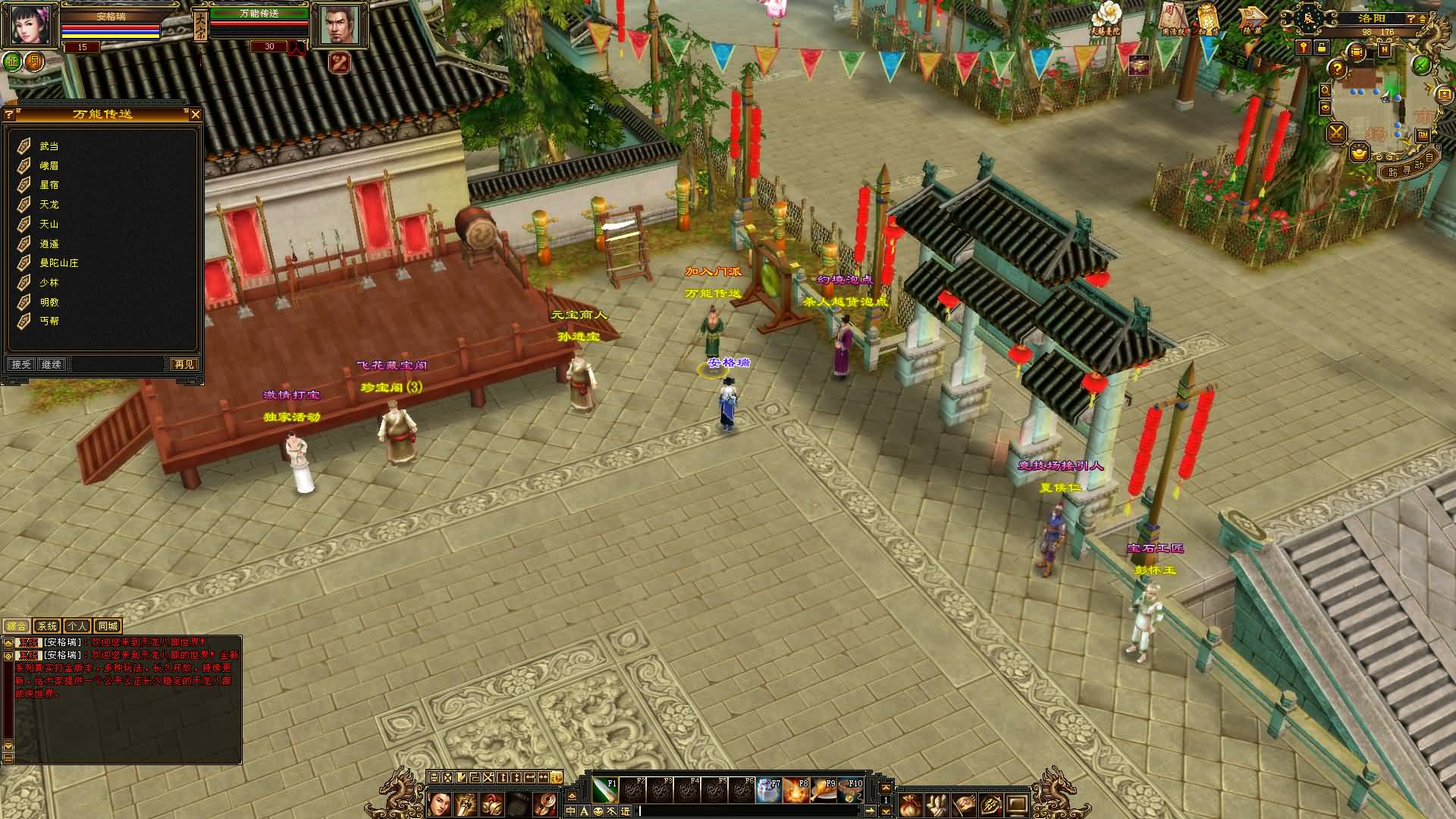Select the crossed swords PK icon by minimap
Viewport: 1456px width, 819px height.
point(1336,133)
